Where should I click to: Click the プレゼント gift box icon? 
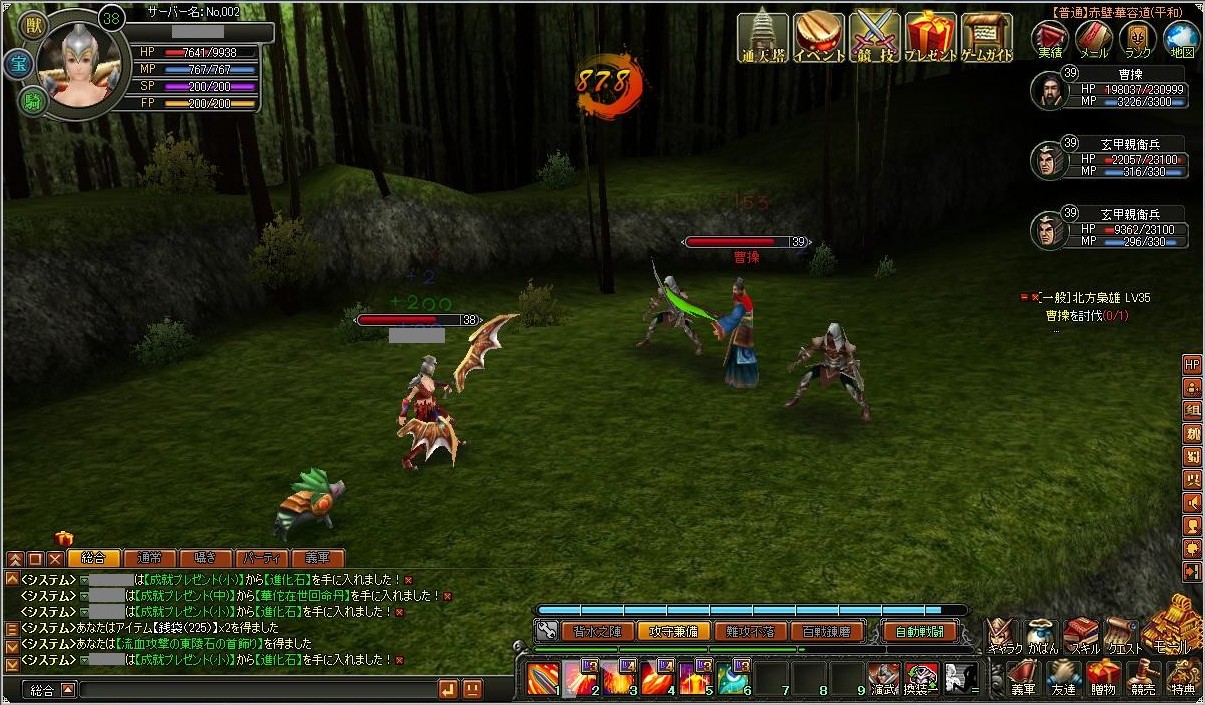931,37
